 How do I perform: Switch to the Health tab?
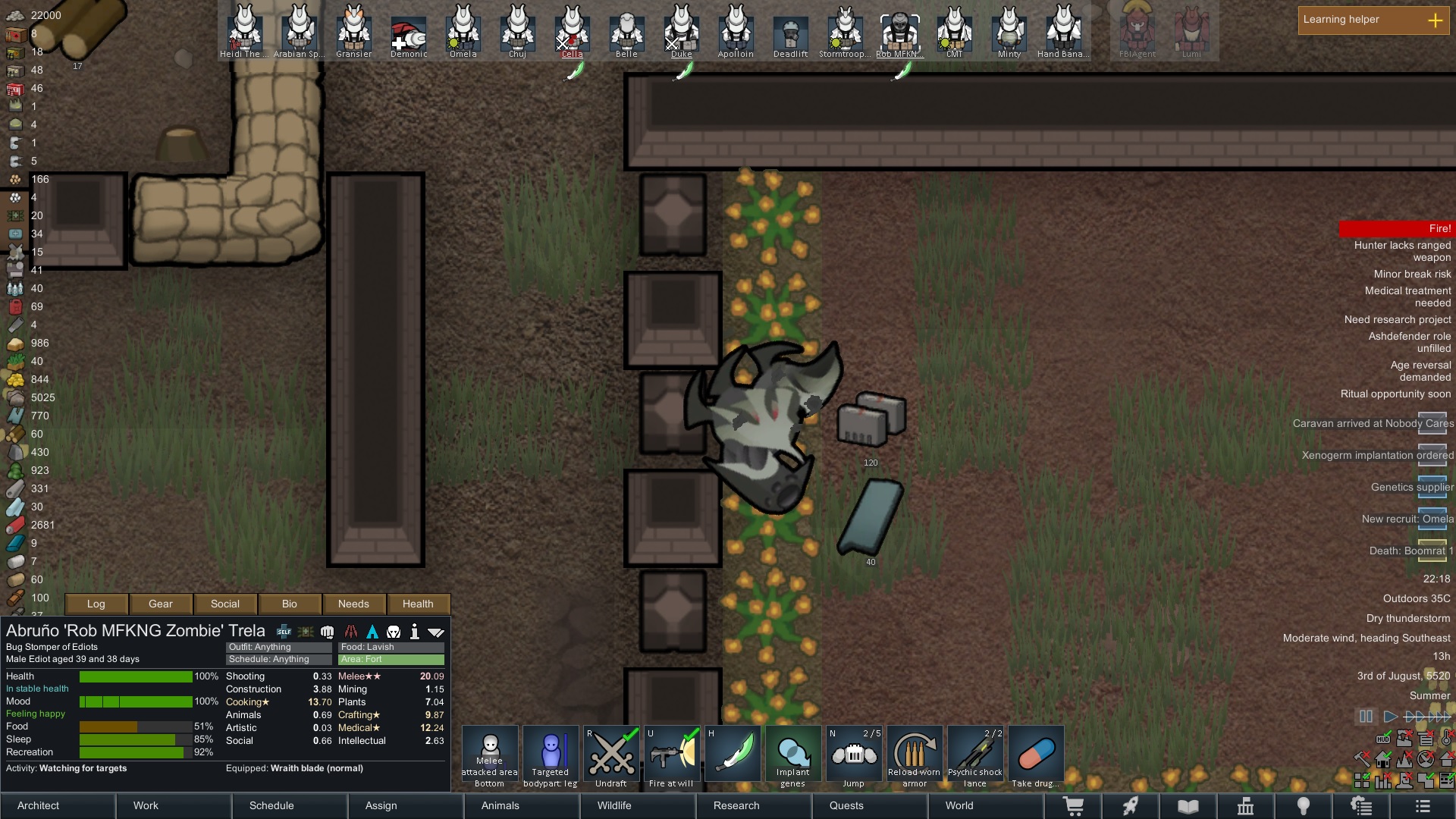coord(418,604)
